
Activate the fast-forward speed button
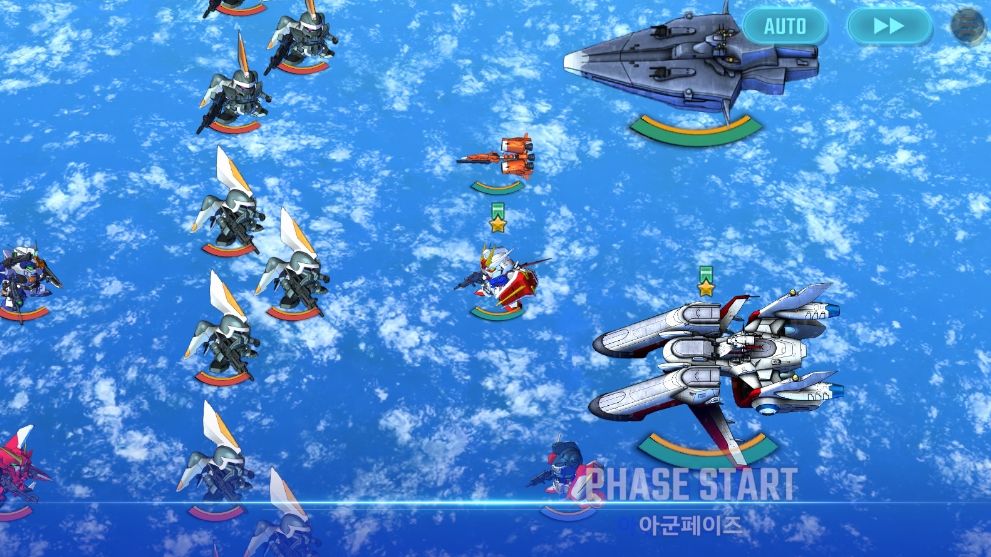[x=888, y=26]
